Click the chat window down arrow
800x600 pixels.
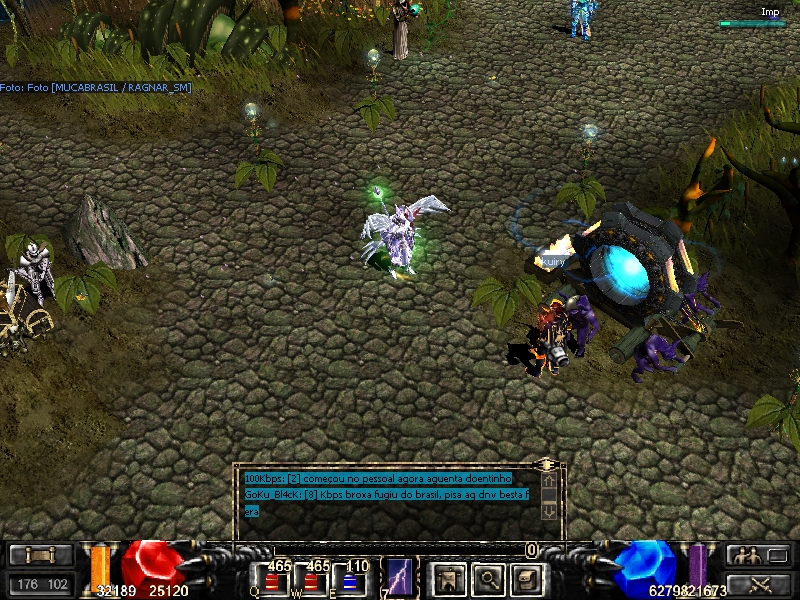coord(548,510)
